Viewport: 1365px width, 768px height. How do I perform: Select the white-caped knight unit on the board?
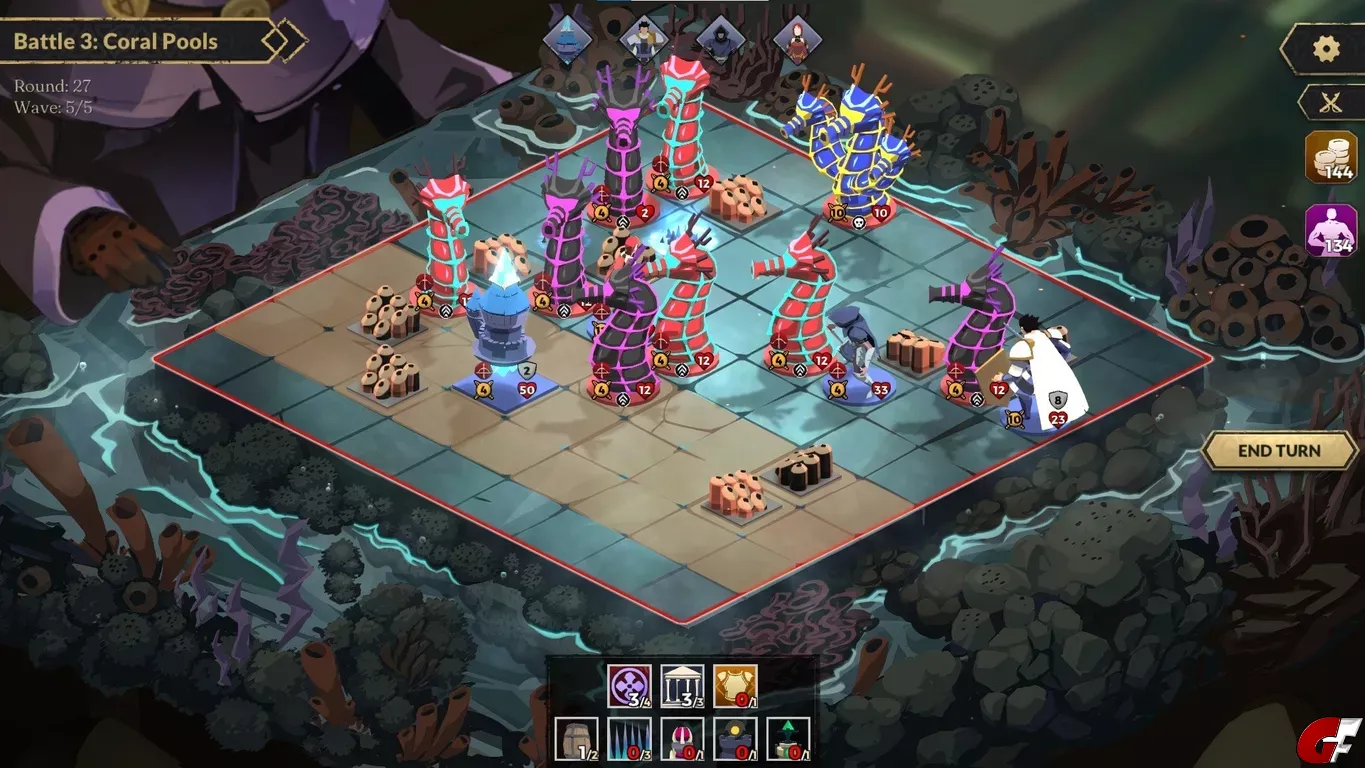pos(1040,380)
